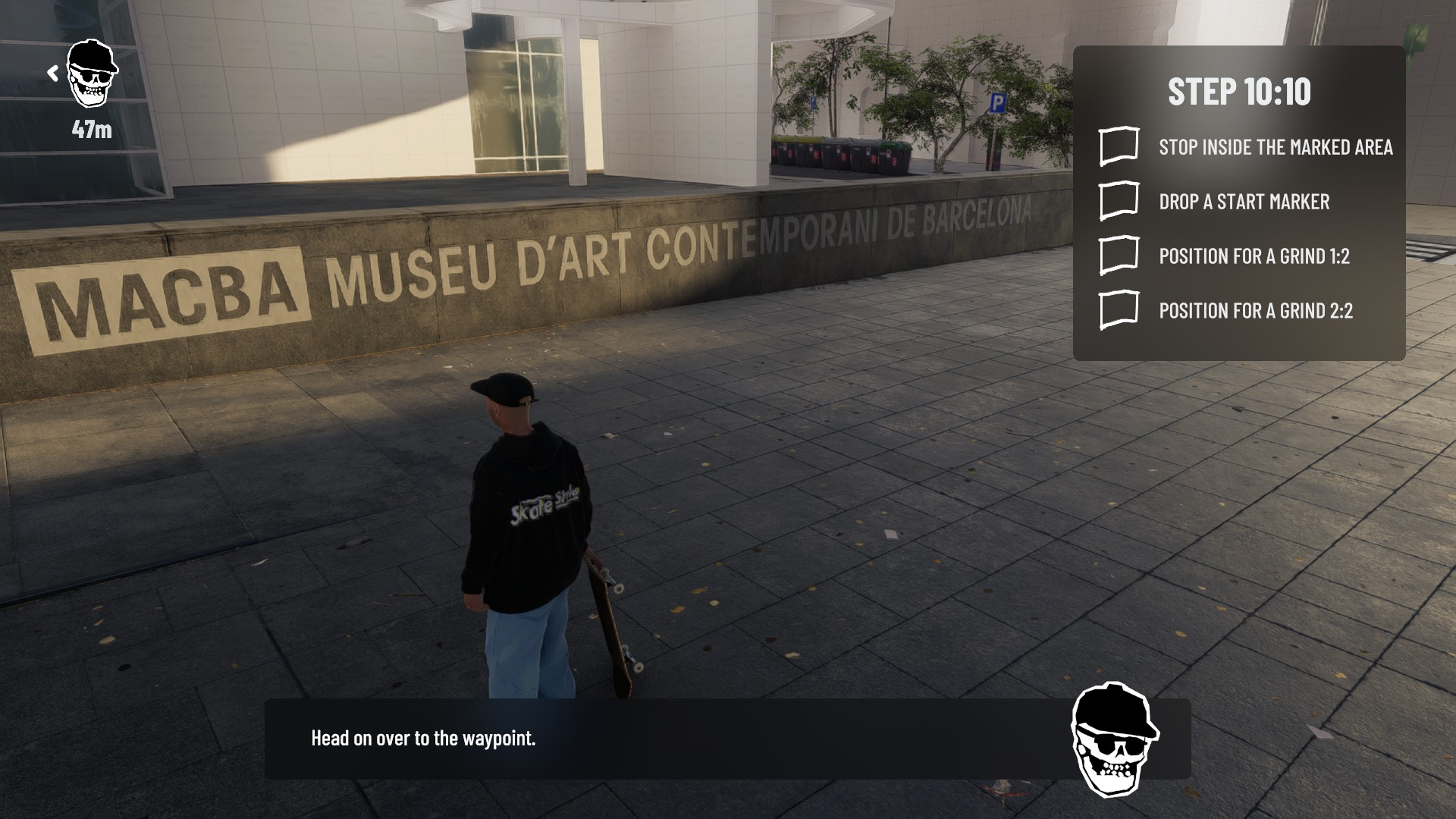Tick the Stop Inside the Marked Area objective

click(x=1119, y=146)
